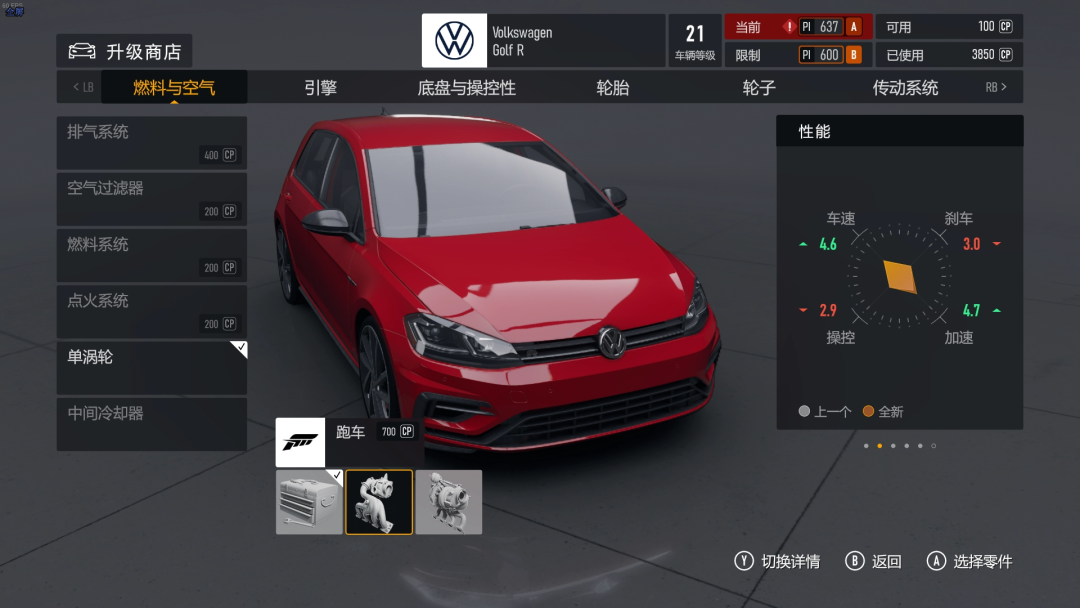Choose the 排气系统 upgrade entry
This screenshot has width=1080, height=608.
coord(152,142)
